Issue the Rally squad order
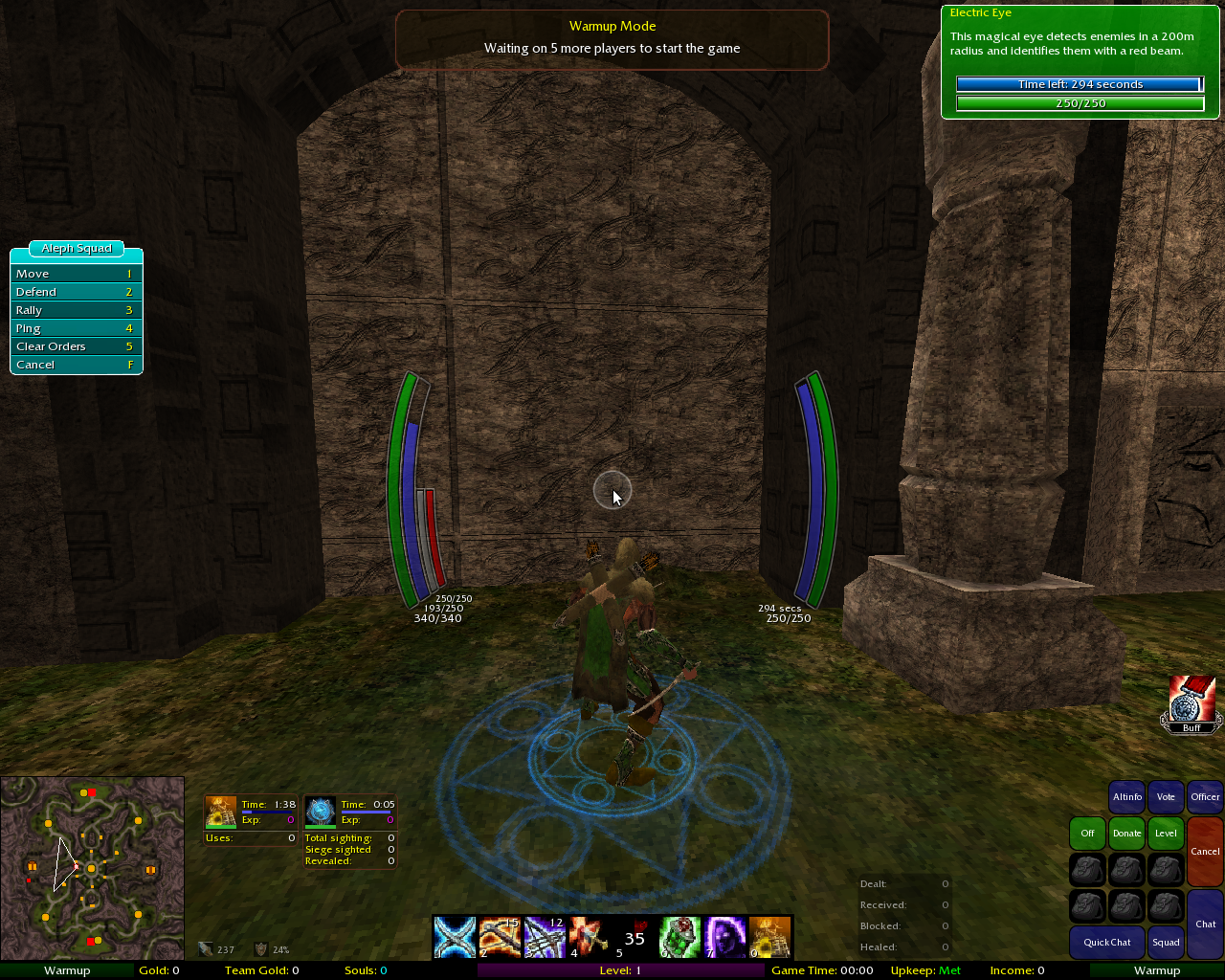 click(76, 310)
